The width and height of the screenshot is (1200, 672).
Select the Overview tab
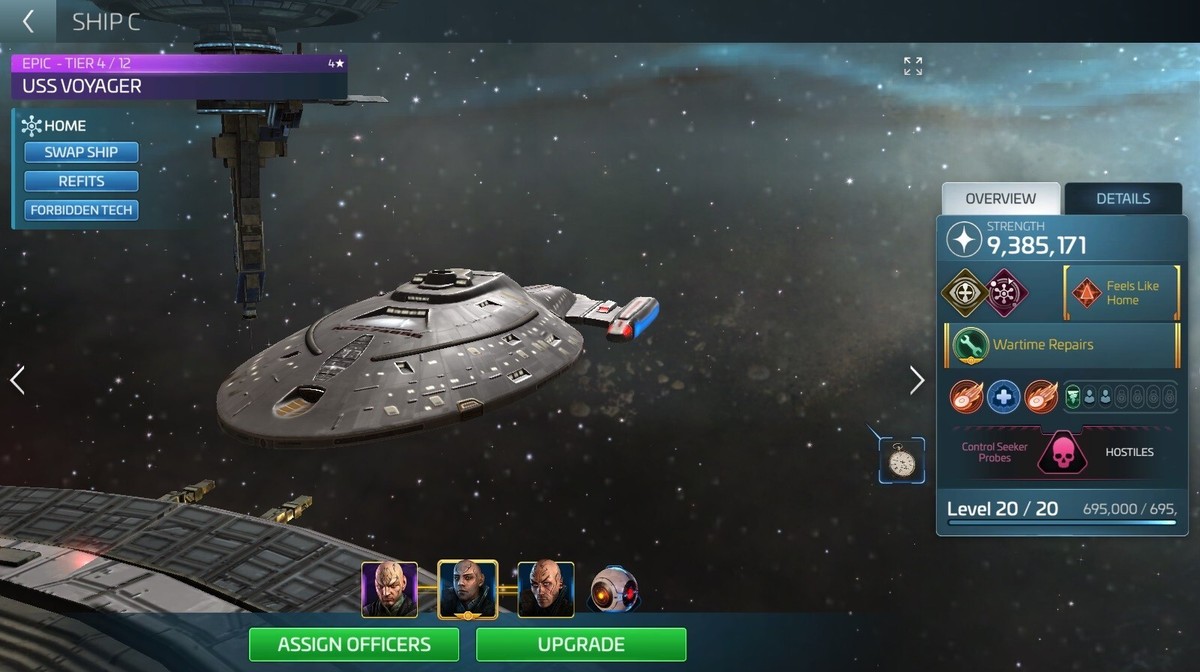pos(1000,198)
